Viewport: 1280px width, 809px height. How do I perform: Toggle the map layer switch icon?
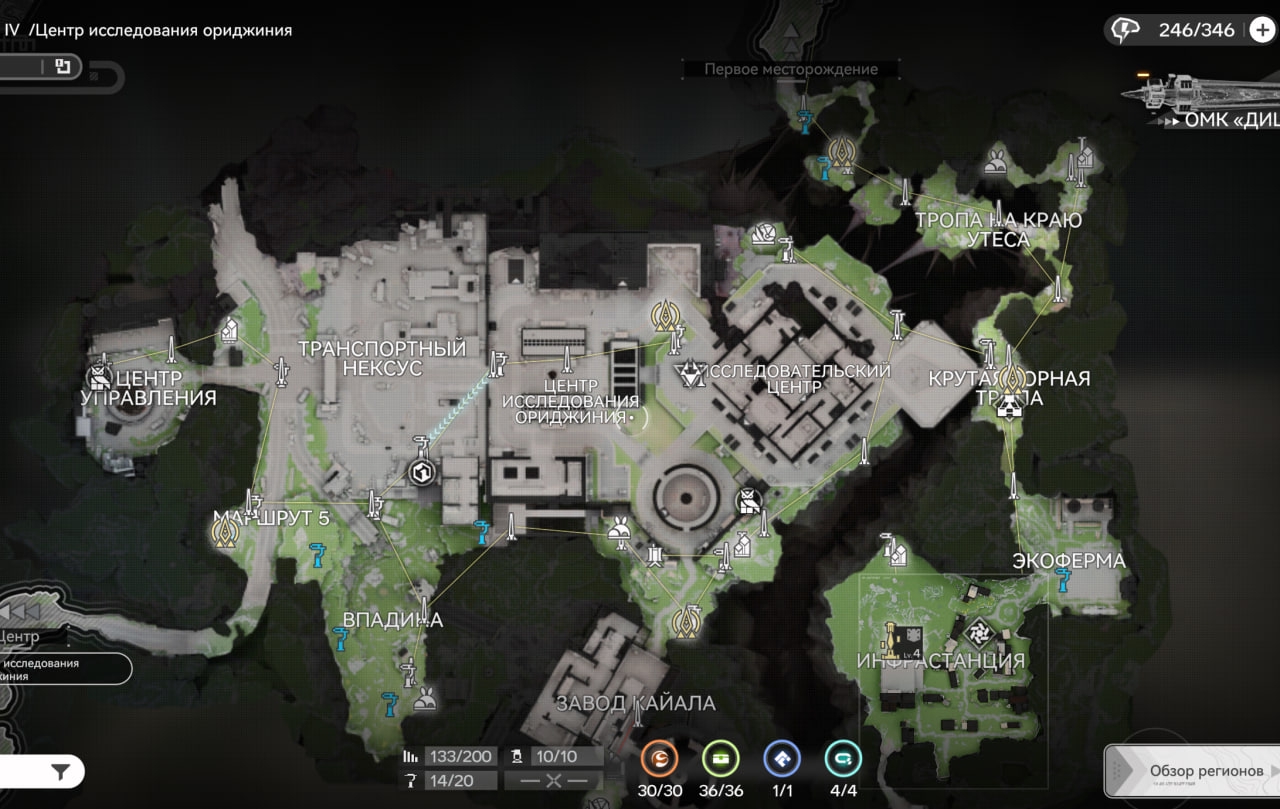tap(62, 67)
